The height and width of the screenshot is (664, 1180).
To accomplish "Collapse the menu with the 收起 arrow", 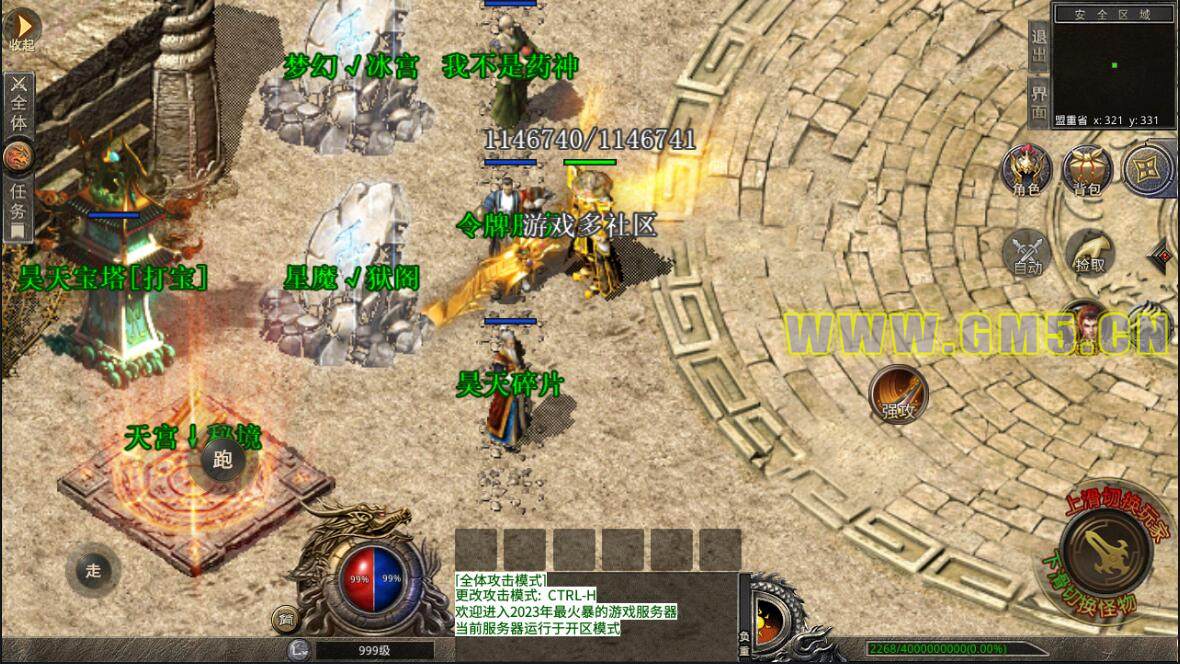I will click(21, 30).
